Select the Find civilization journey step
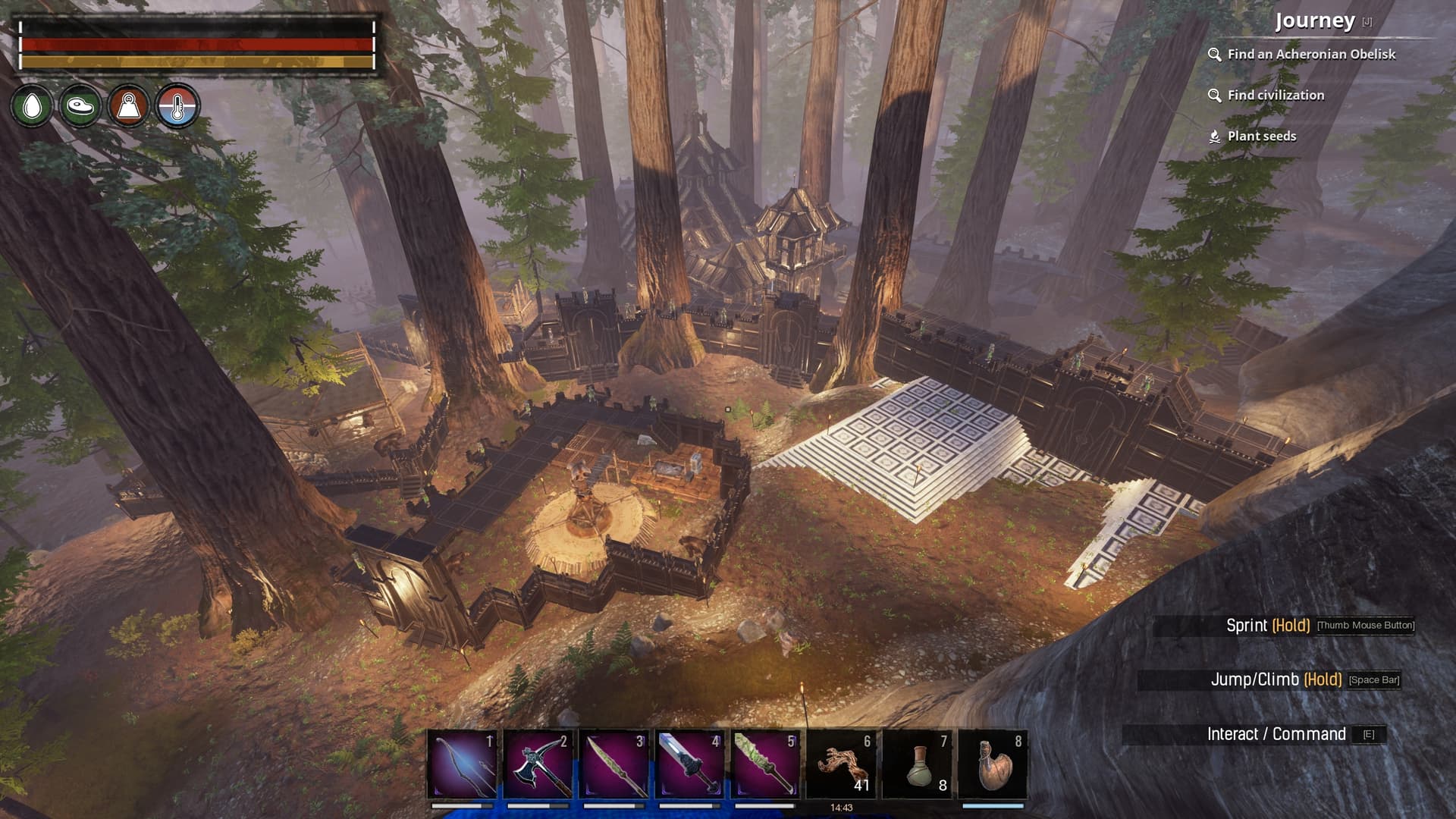Viewport: 1456px width, 819px height. (1276, 96)
